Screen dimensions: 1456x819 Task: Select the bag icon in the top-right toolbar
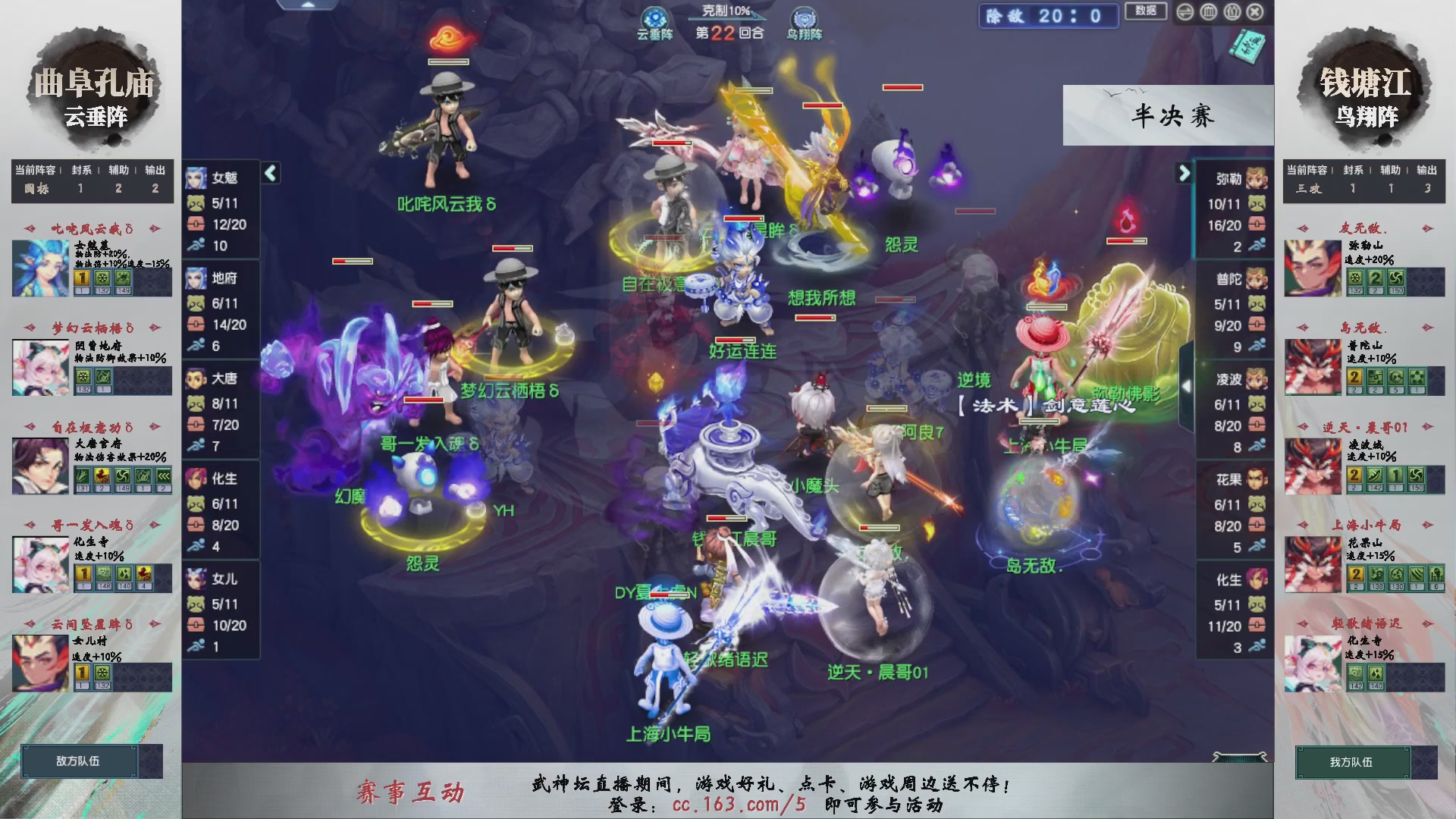click(x=1232, y=12)
